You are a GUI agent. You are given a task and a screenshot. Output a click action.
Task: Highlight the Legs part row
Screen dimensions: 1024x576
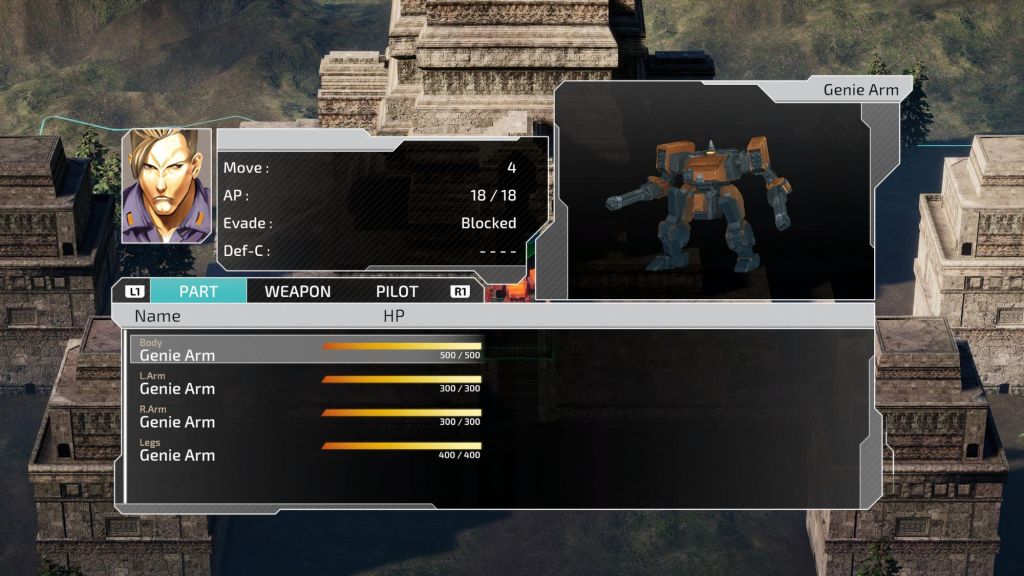tap(306, 449)
